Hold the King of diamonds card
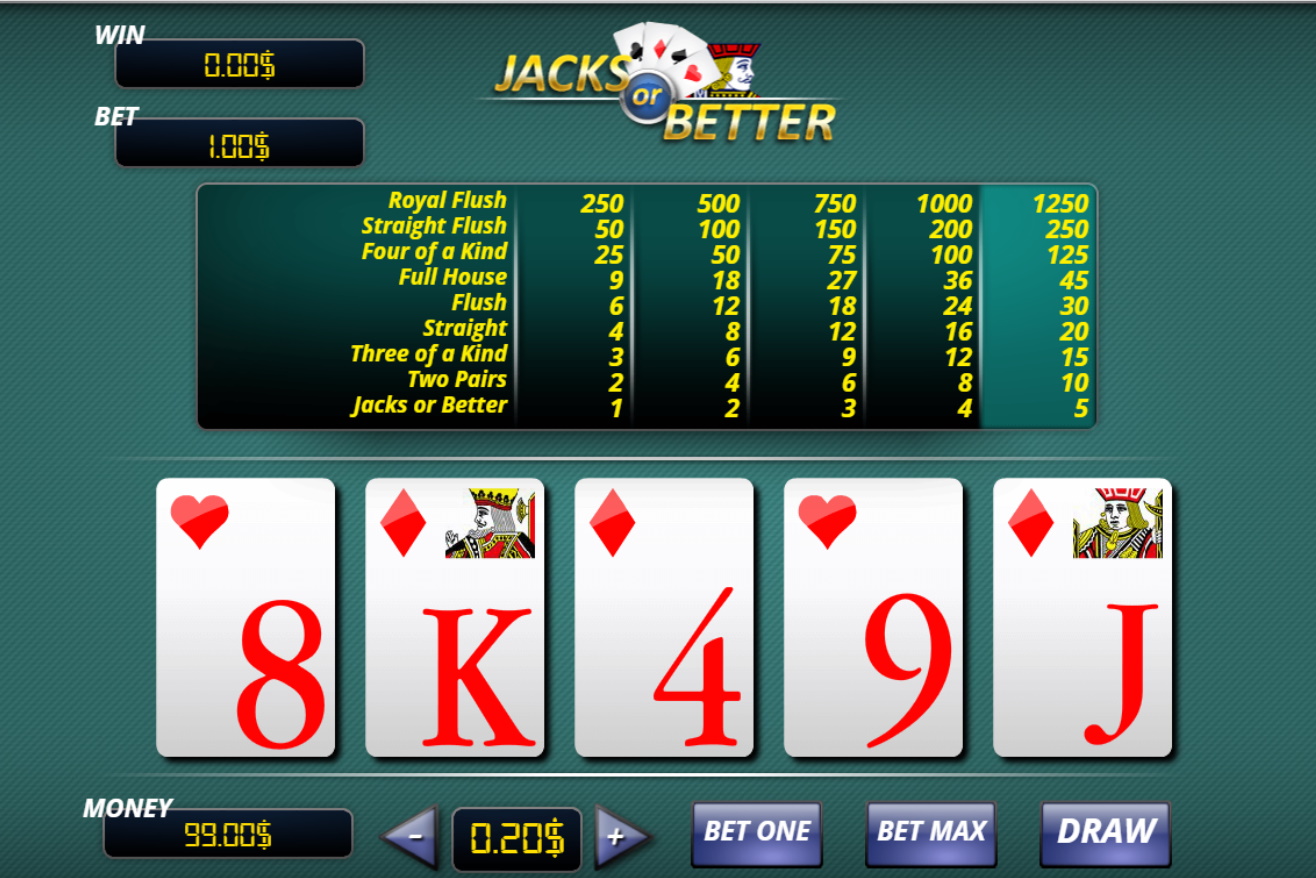The image size is (1316, 878). tap(455, 617)
